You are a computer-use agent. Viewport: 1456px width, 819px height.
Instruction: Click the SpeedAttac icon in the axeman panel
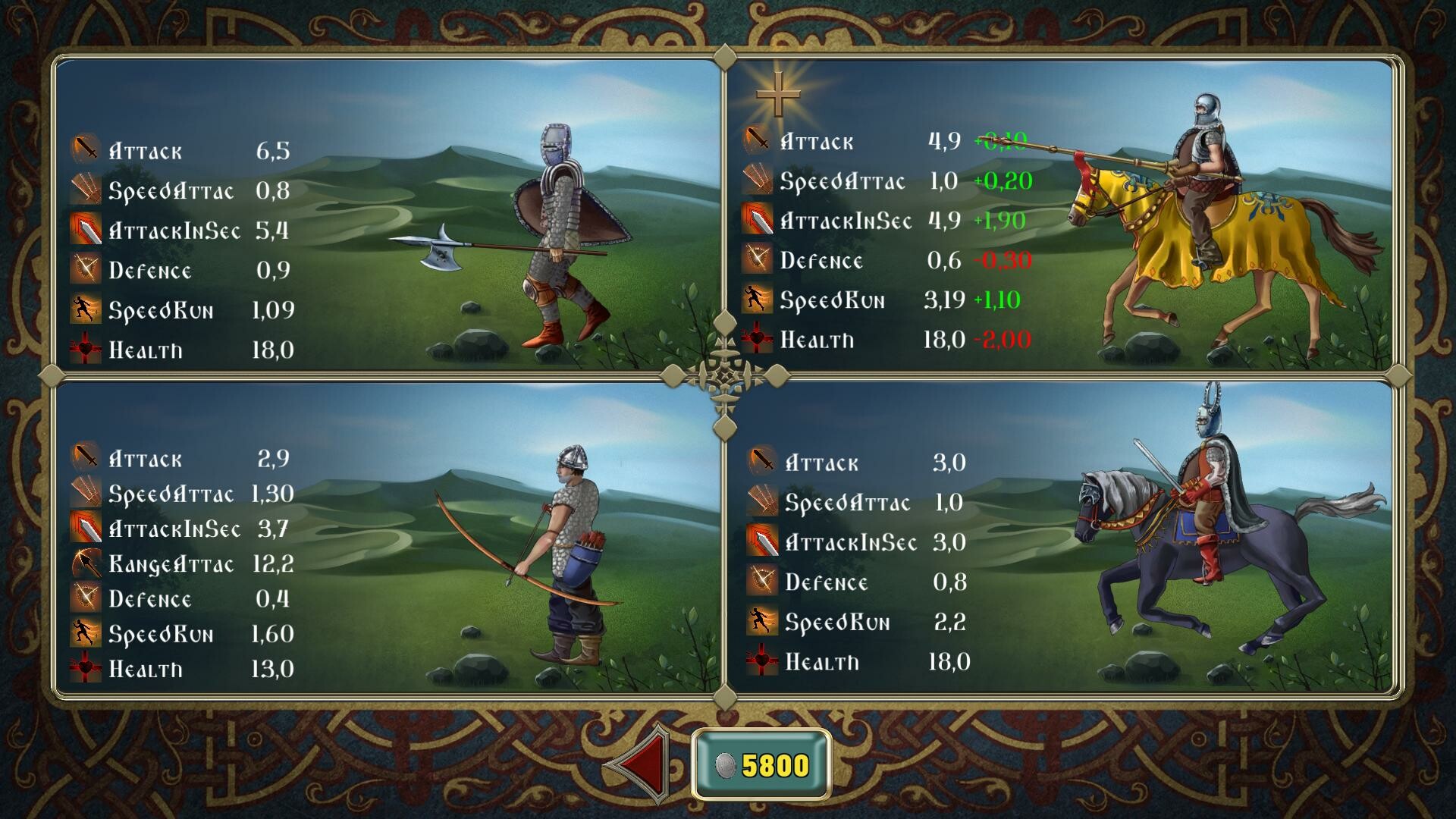86,190
